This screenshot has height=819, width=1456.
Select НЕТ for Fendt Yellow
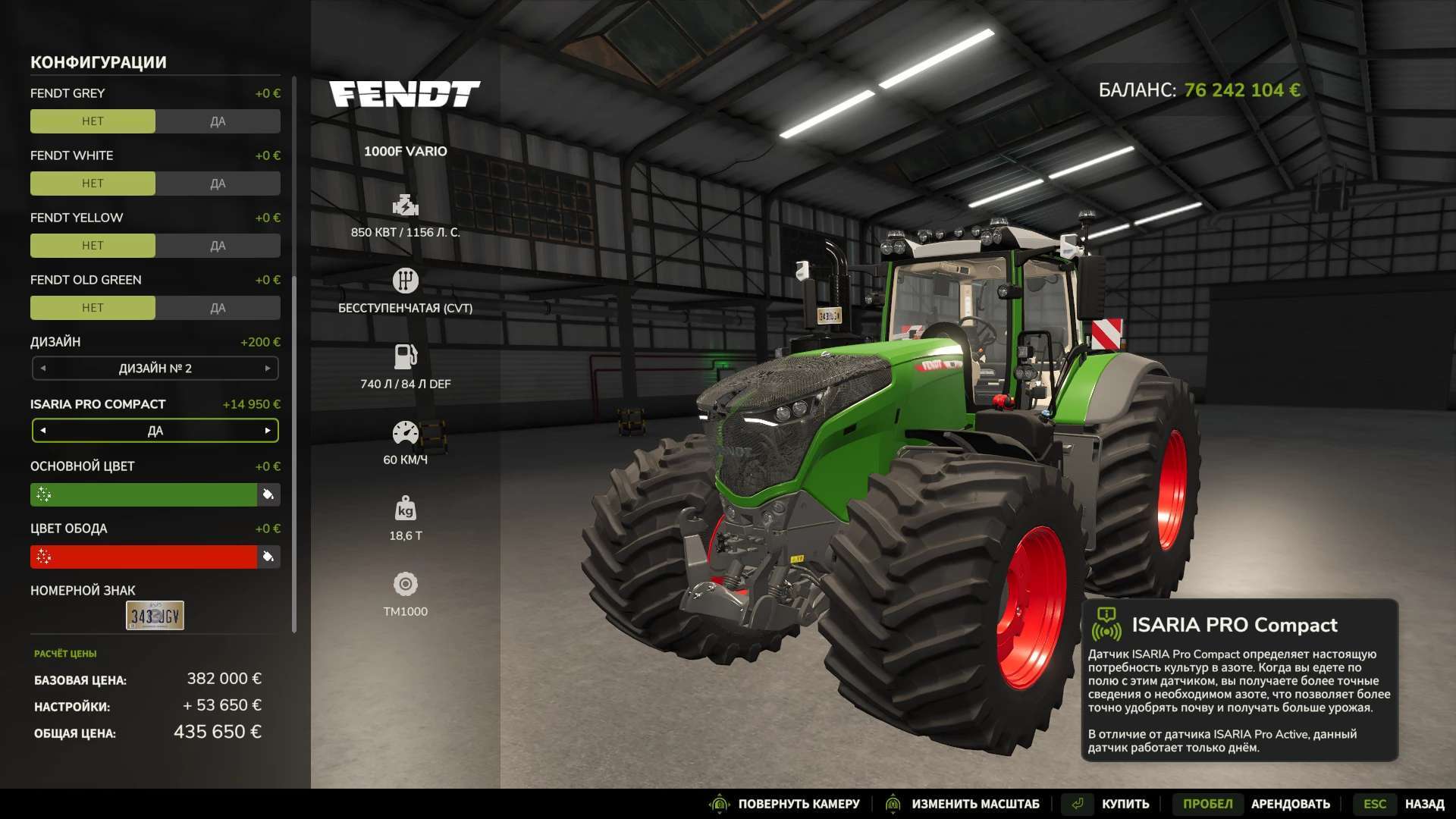pos(93,246)
